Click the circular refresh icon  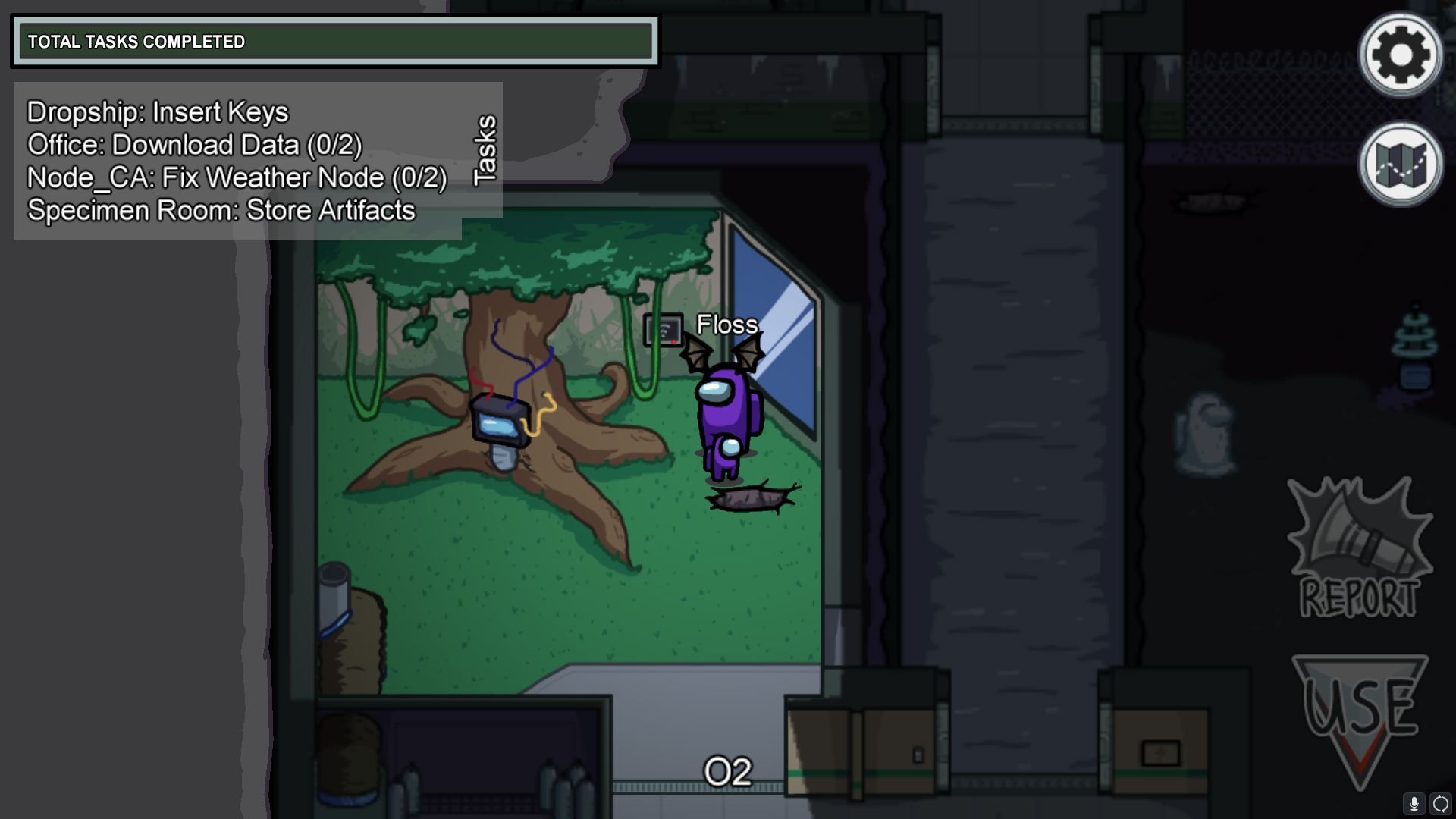tap(1441, 803)
